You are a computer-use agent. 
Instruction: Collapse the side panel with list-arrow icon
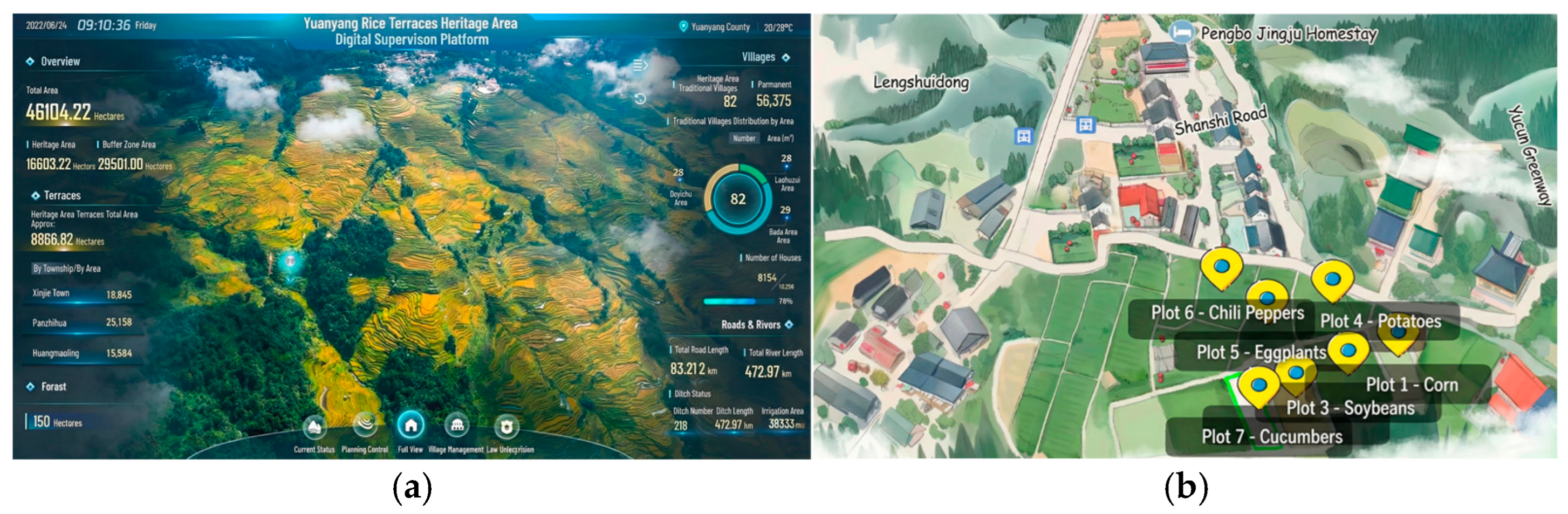640,65
